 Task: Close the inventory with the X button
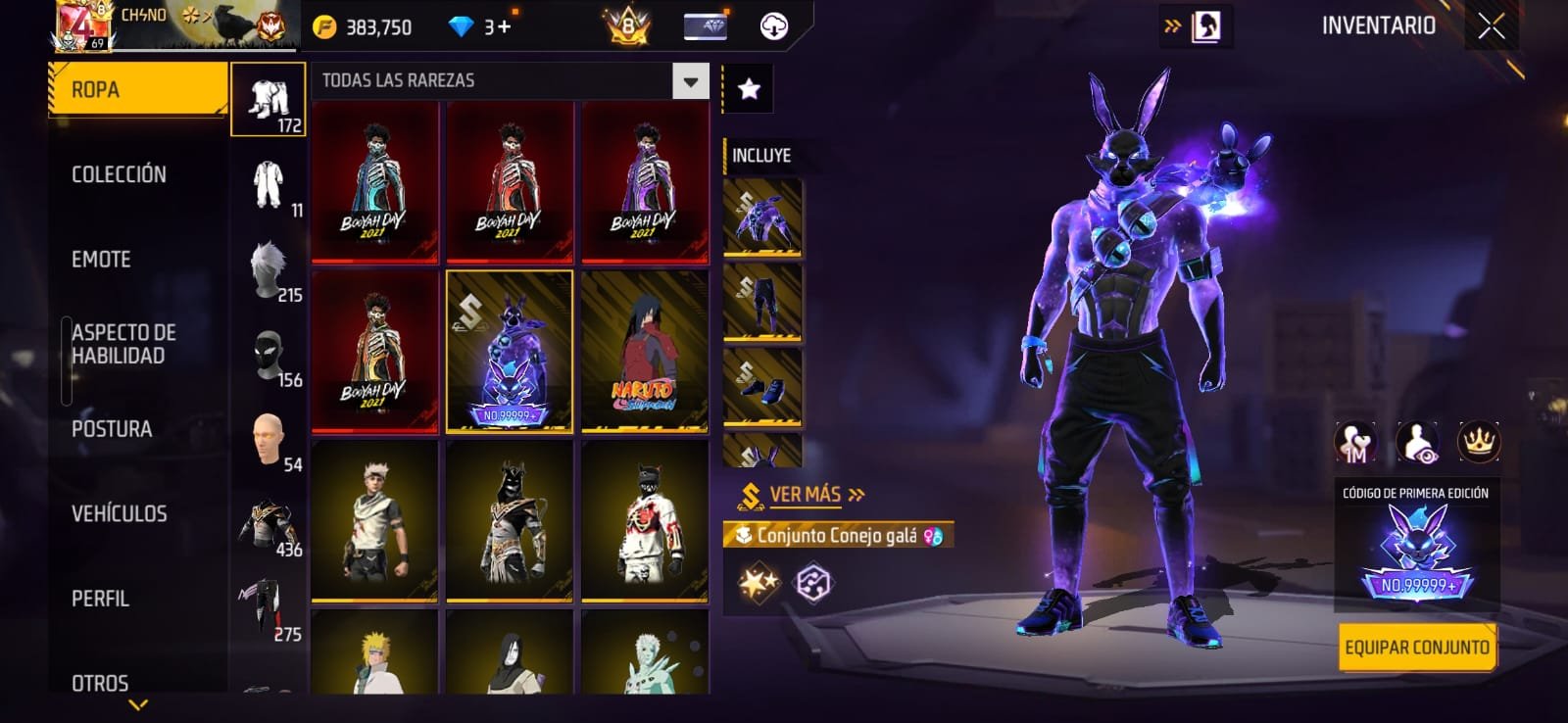coord(1491,26)
